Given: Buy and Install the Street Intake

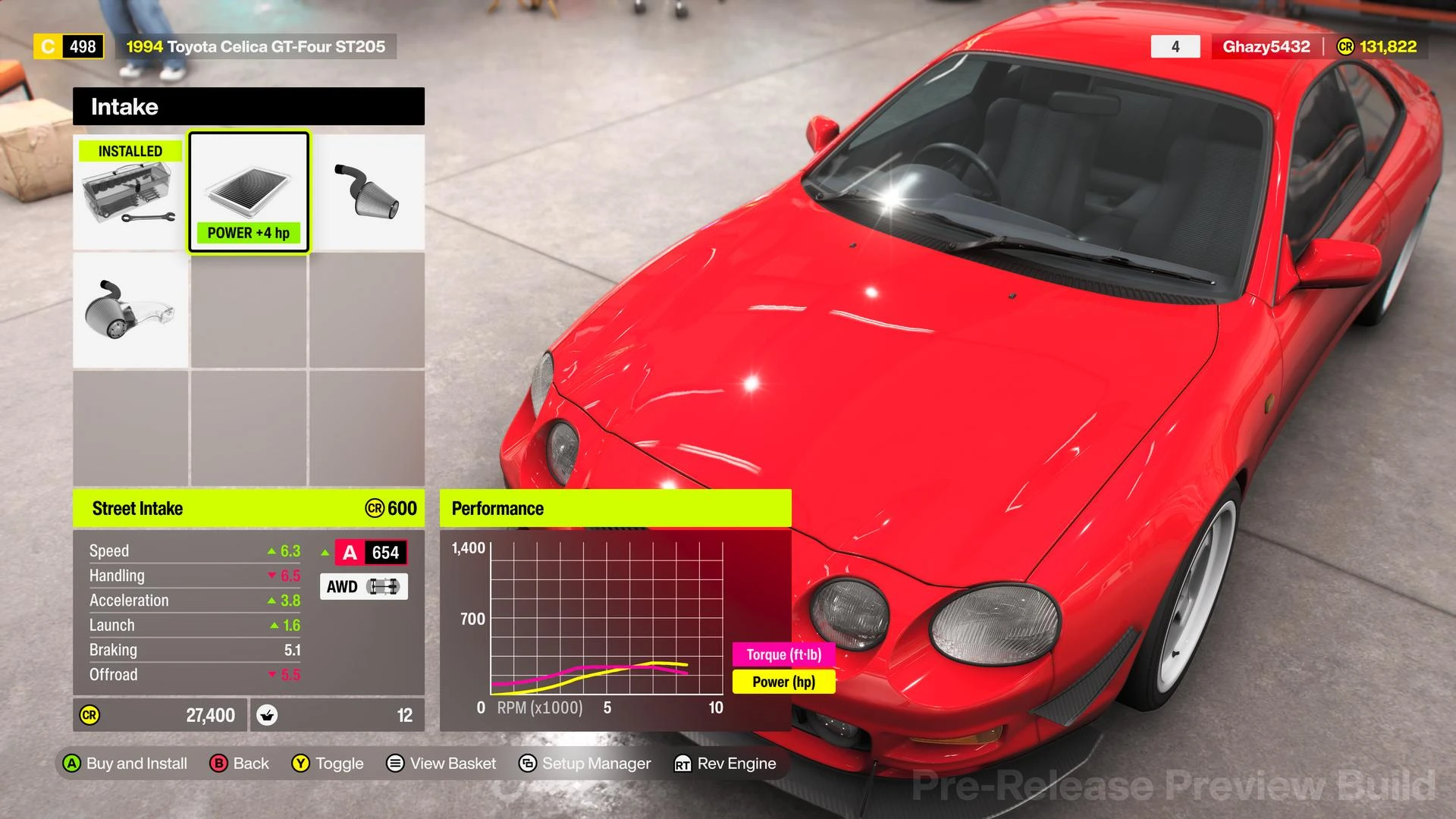Looking at the screenshot, I should pyautogui.click(x=126, y=764).
